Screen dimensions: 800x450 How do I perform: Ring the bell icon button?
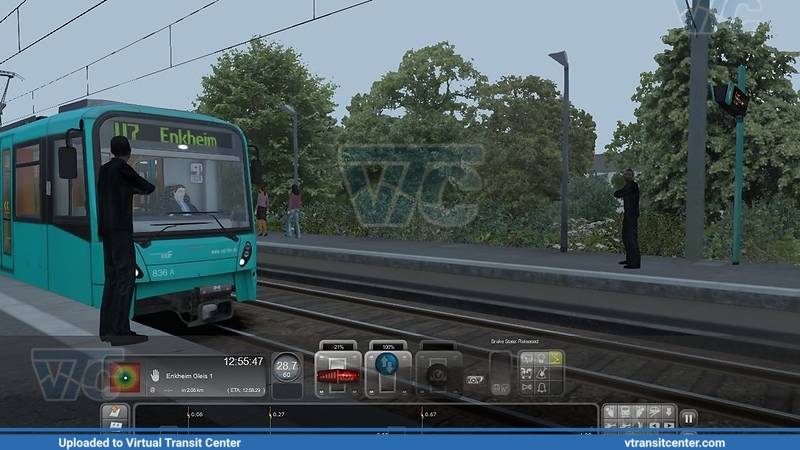pyautogui.click(x=541, y=387)
